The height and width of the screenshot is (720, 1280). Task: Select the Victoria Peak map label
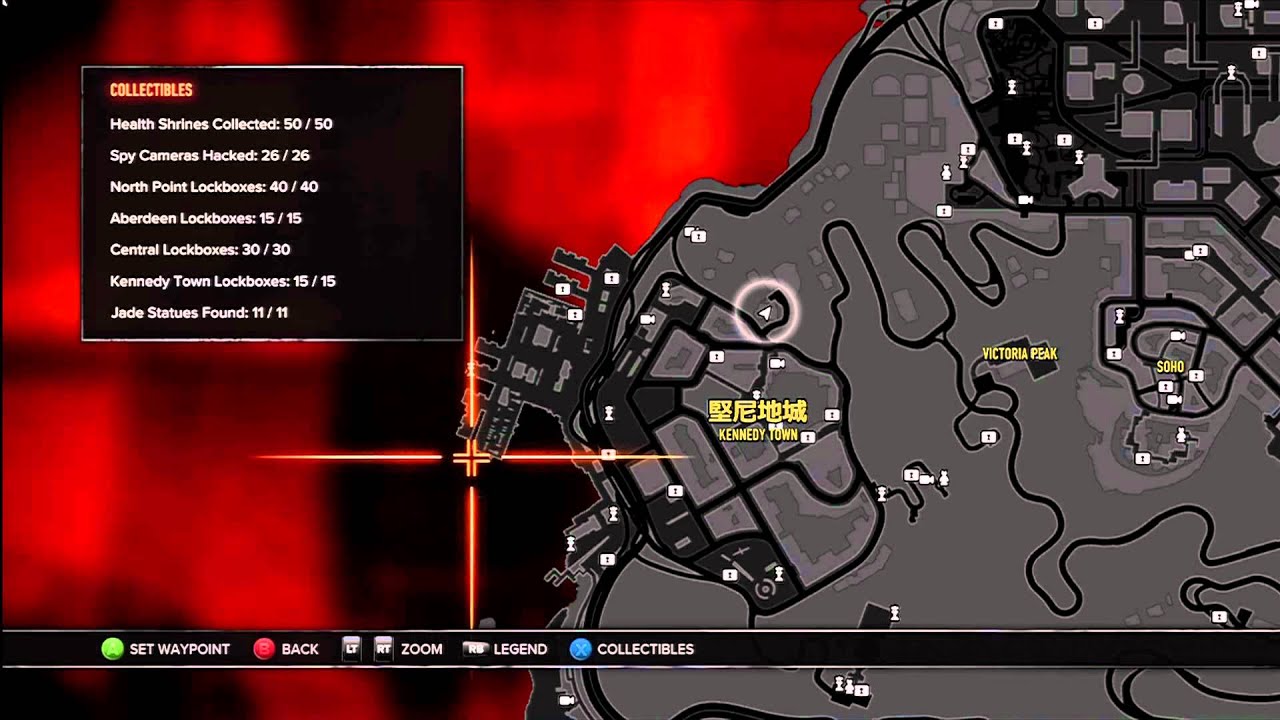point(1019,354)
